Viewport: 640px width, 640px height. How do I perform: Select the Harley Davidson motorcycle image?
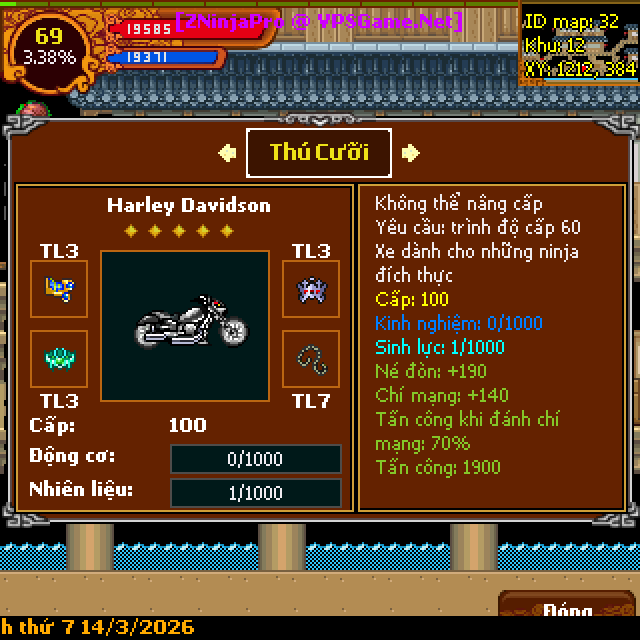tap(185, 326)
